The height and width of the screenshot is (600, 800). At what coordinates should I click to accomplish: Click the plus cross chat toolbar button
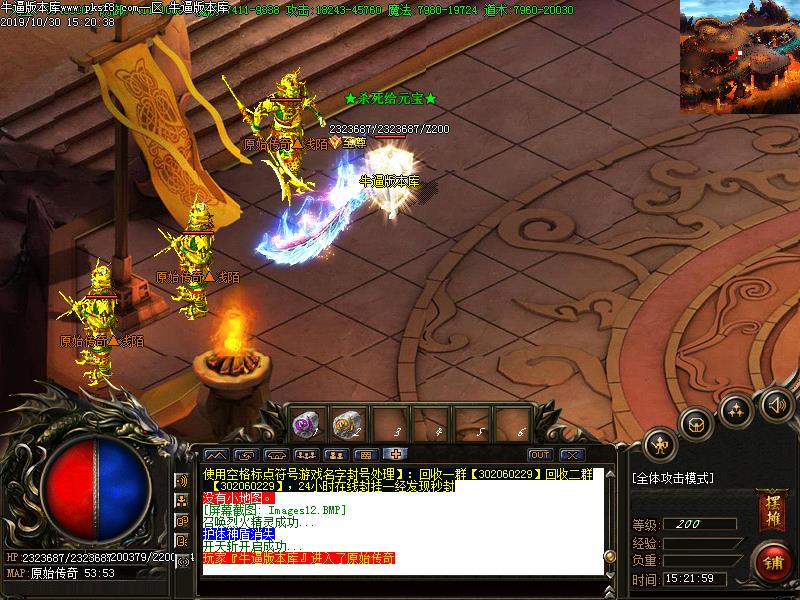(x=396, y=455)
